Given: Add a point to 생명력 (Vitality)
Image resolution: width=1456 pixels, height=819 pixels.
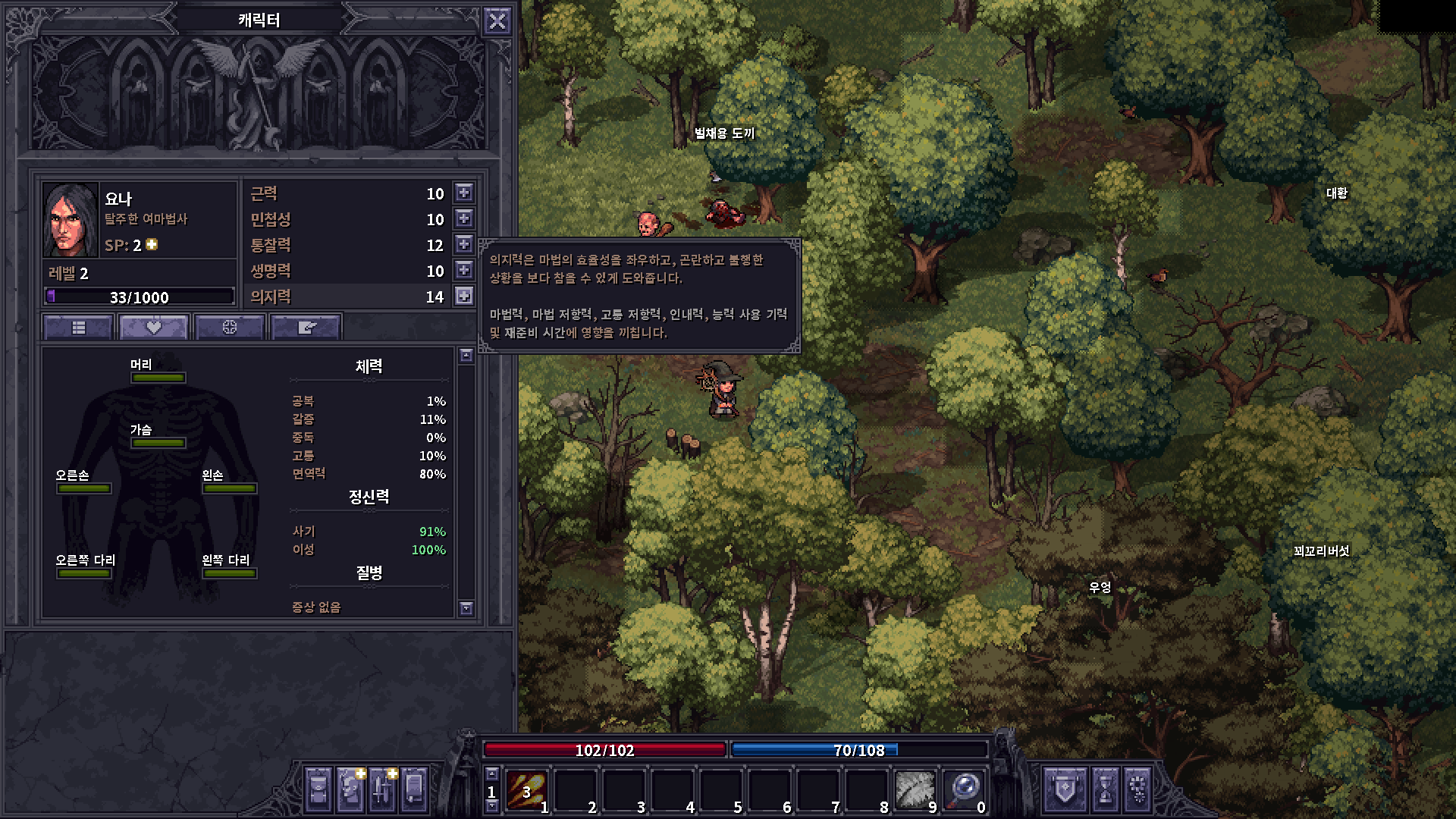Looking at the screenshot, I should 464,270.
